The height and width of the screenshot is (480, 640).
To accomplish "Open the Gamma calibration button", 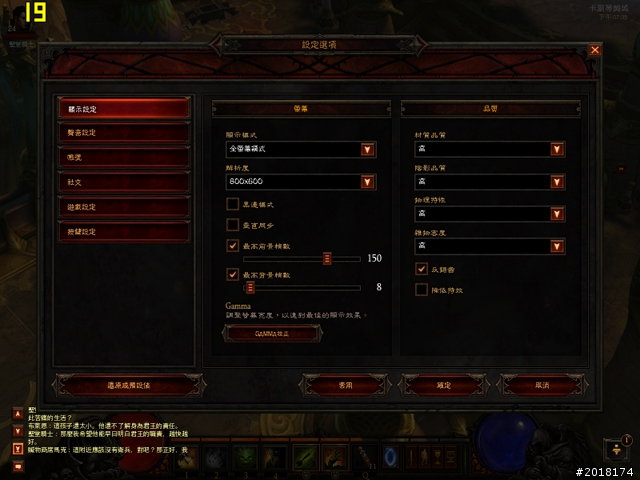I will coord(272,333).
